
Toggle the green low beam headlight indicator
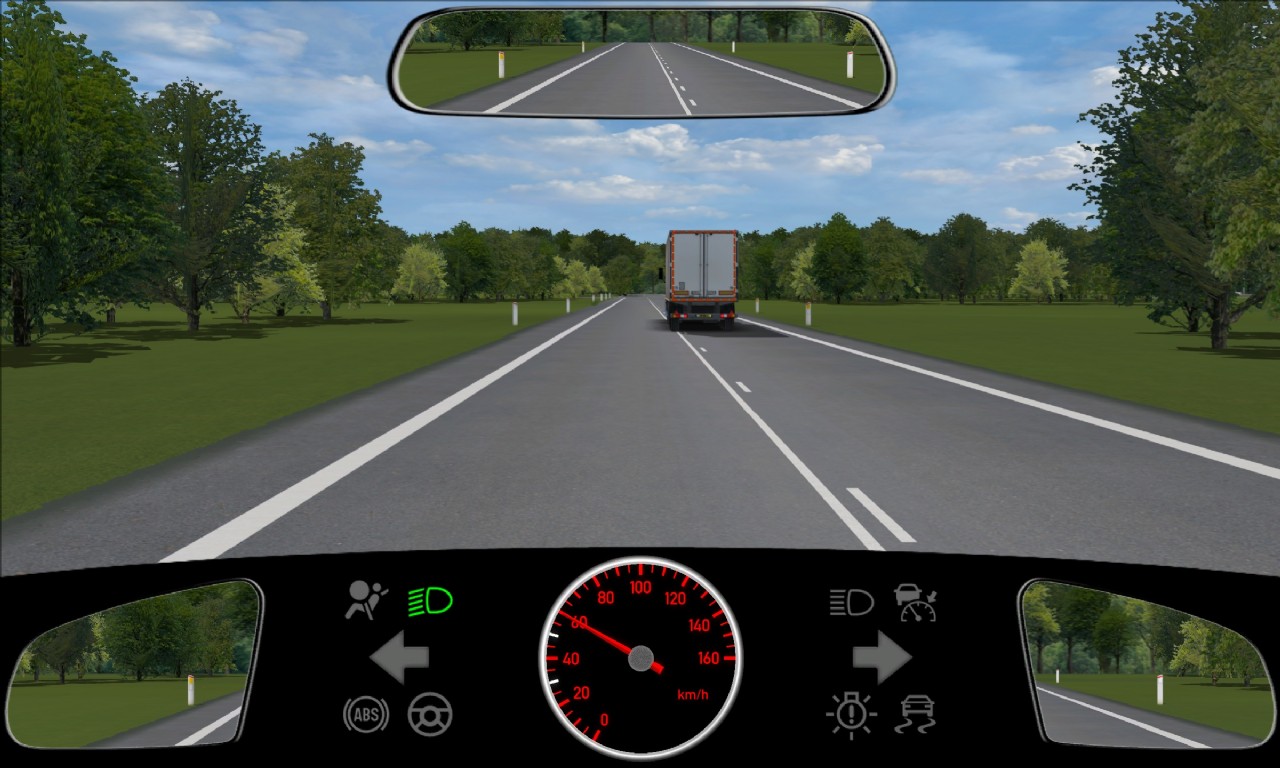point(430,601)
